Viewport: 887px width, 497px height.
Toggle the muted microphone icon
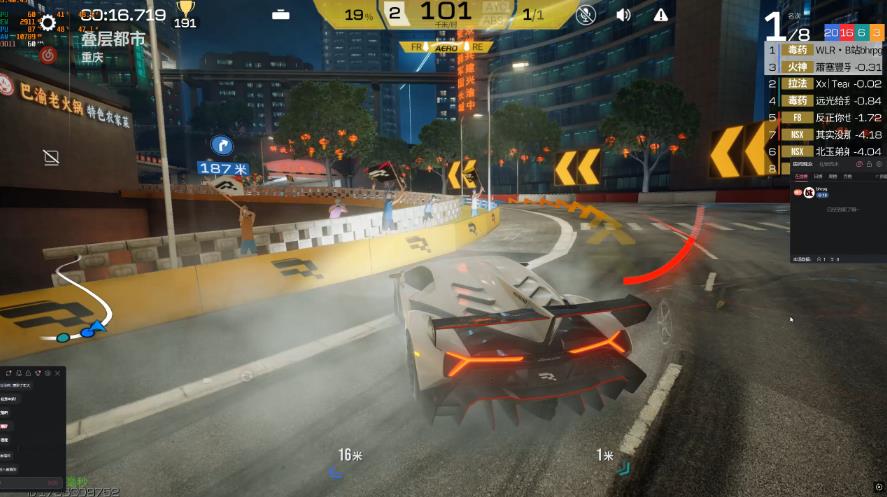586,14
